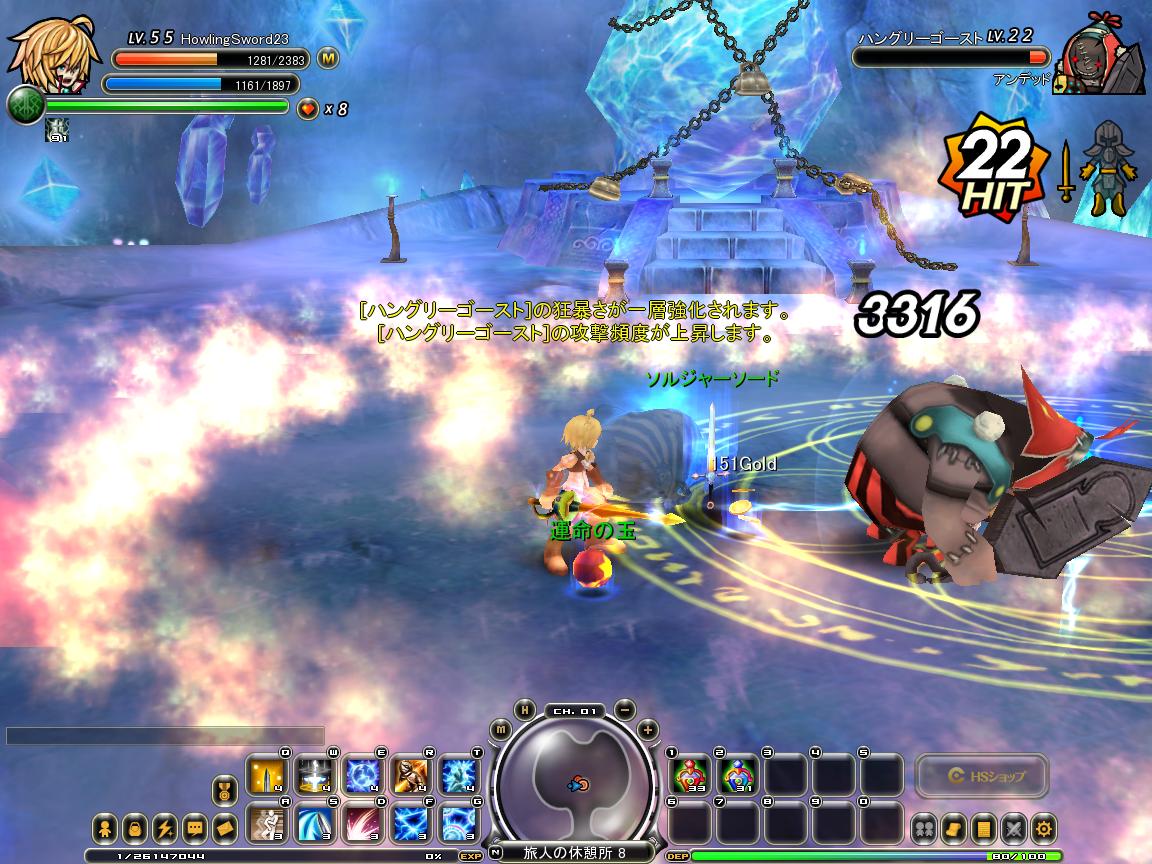Use the red potion in quick slot 1
This screenshot has width=1152, height=864.
[x=690, y=775]
